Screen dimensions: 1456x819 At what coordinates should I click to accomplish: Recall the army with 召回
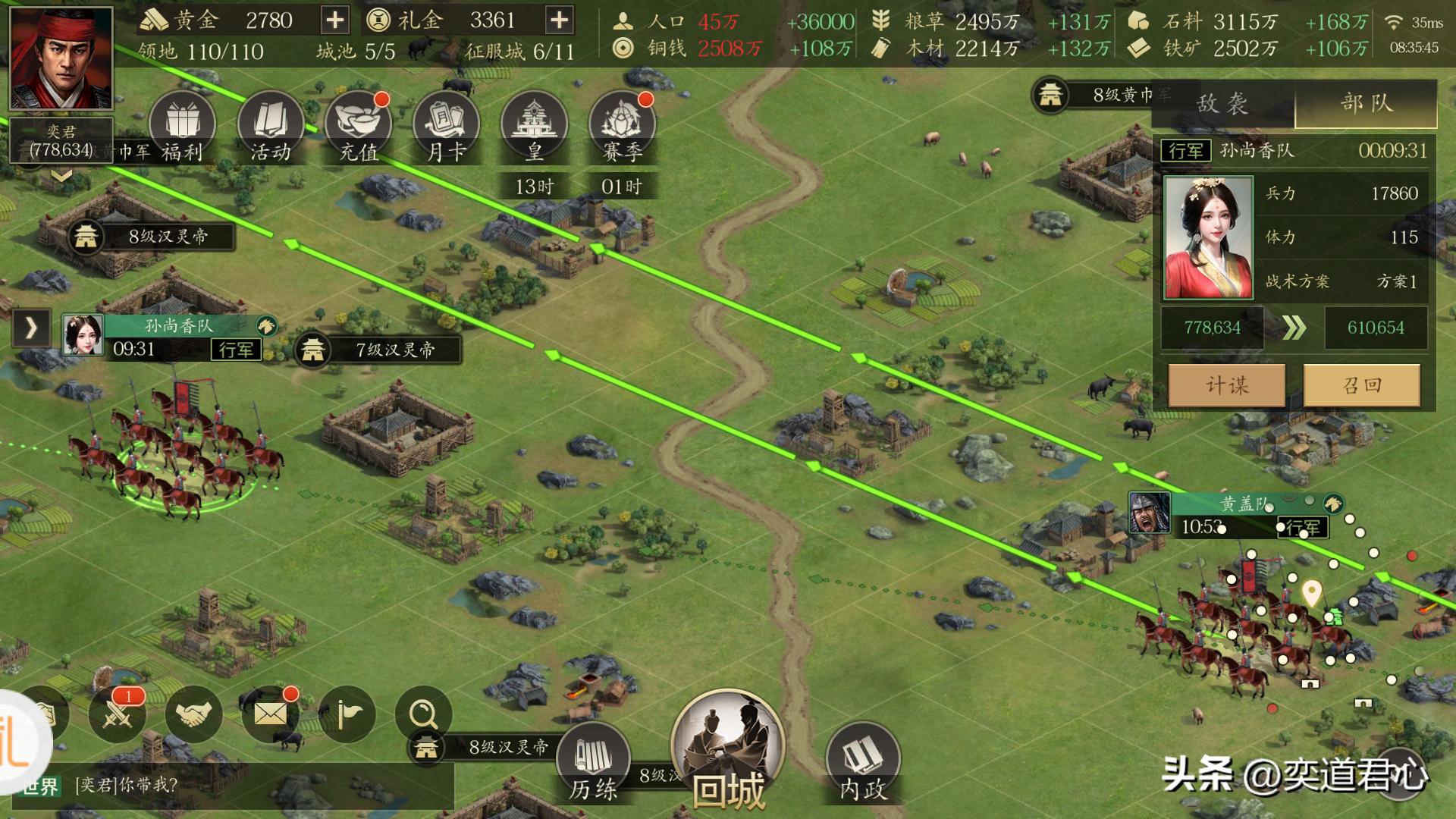coord(1362,385)
